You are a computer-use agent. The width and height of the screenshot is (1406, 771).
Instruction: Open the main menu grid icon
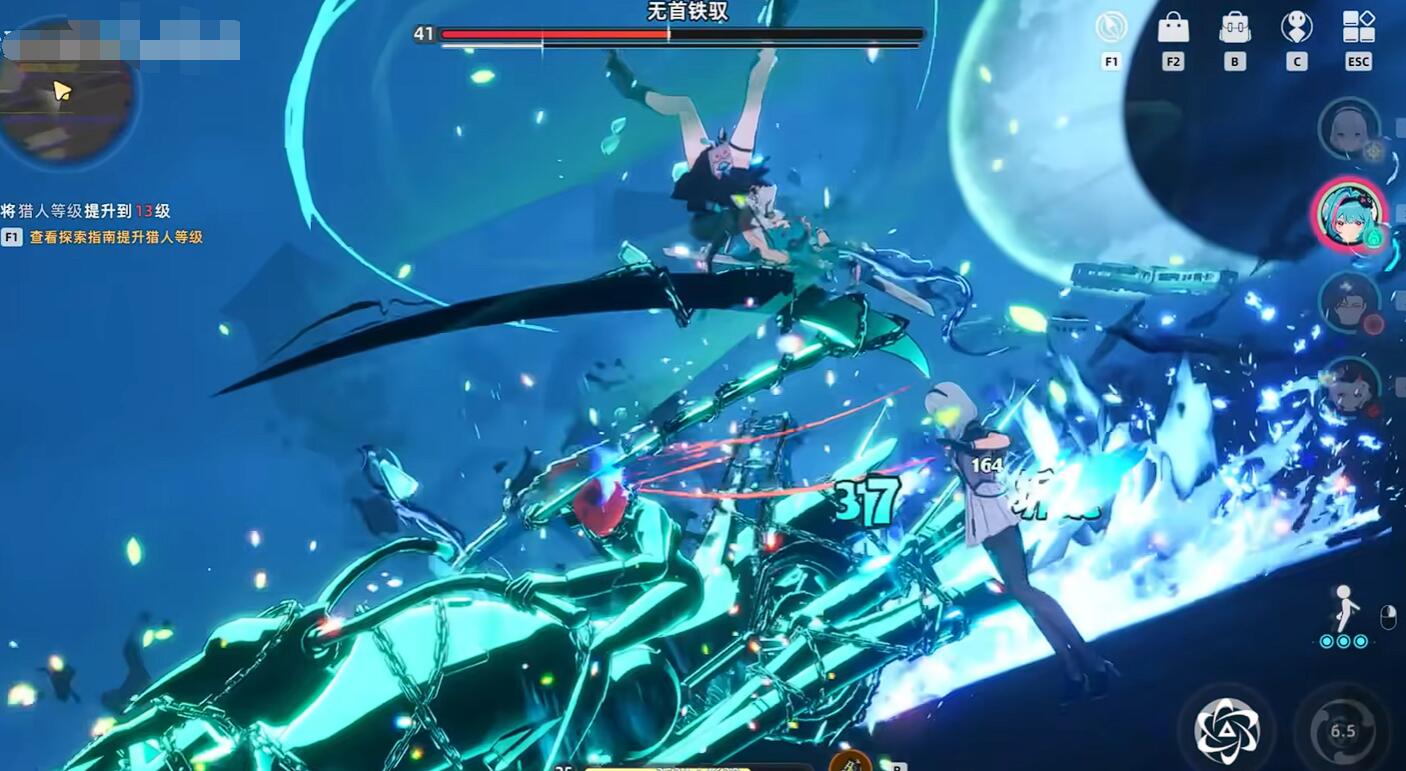pos(1358,27)
